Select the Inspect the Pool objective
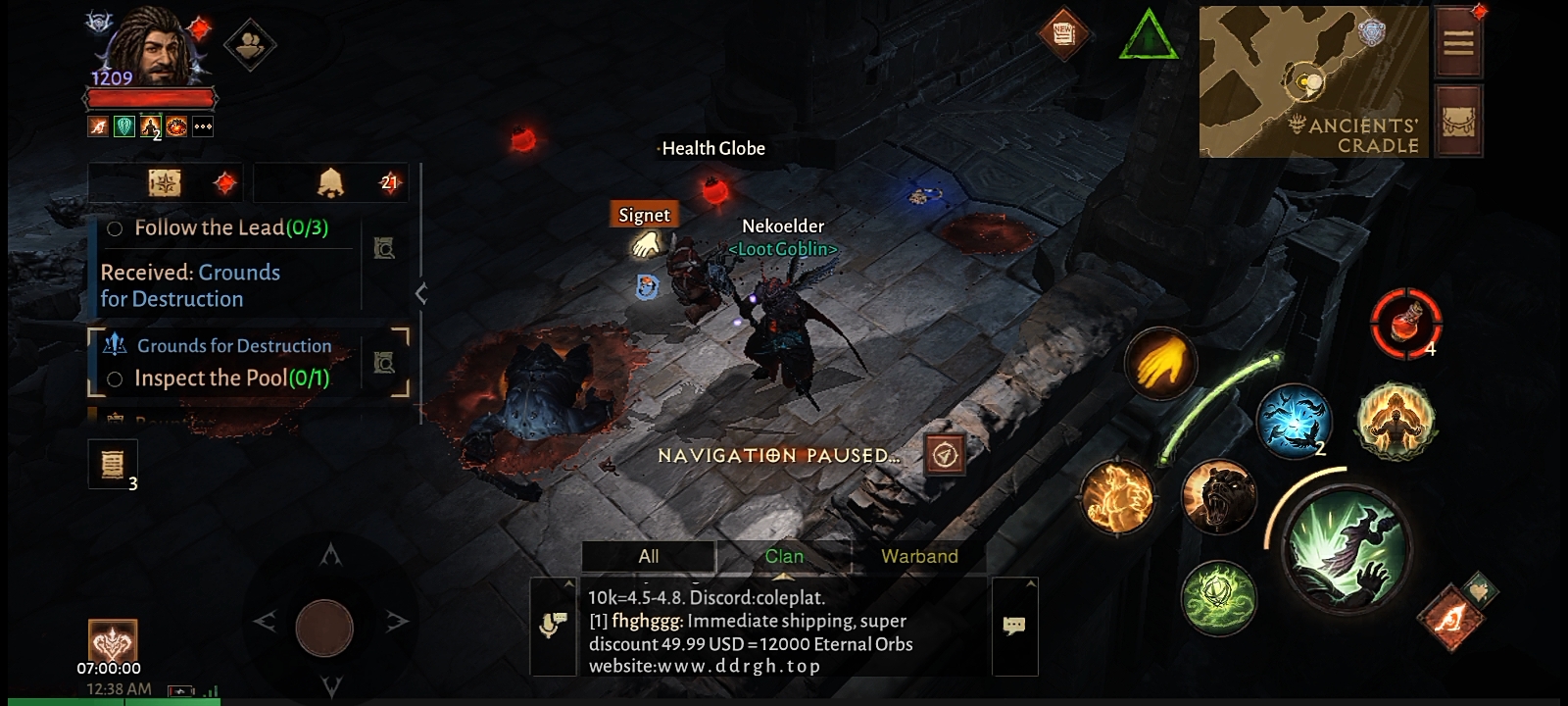Screen dimensions: 1568x706 (230, 378)
